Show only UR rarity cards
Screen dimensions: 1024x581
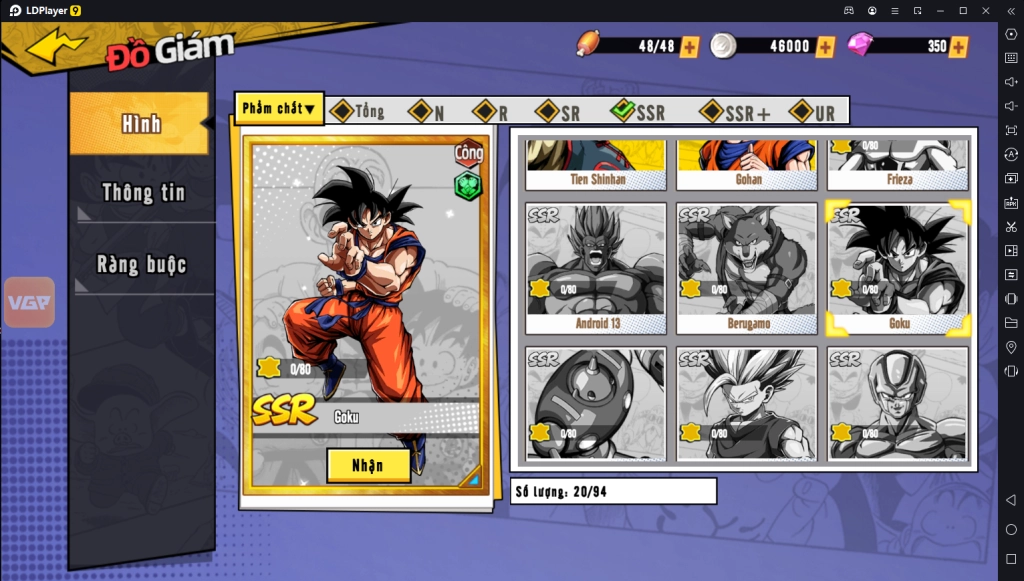point(812,112)
